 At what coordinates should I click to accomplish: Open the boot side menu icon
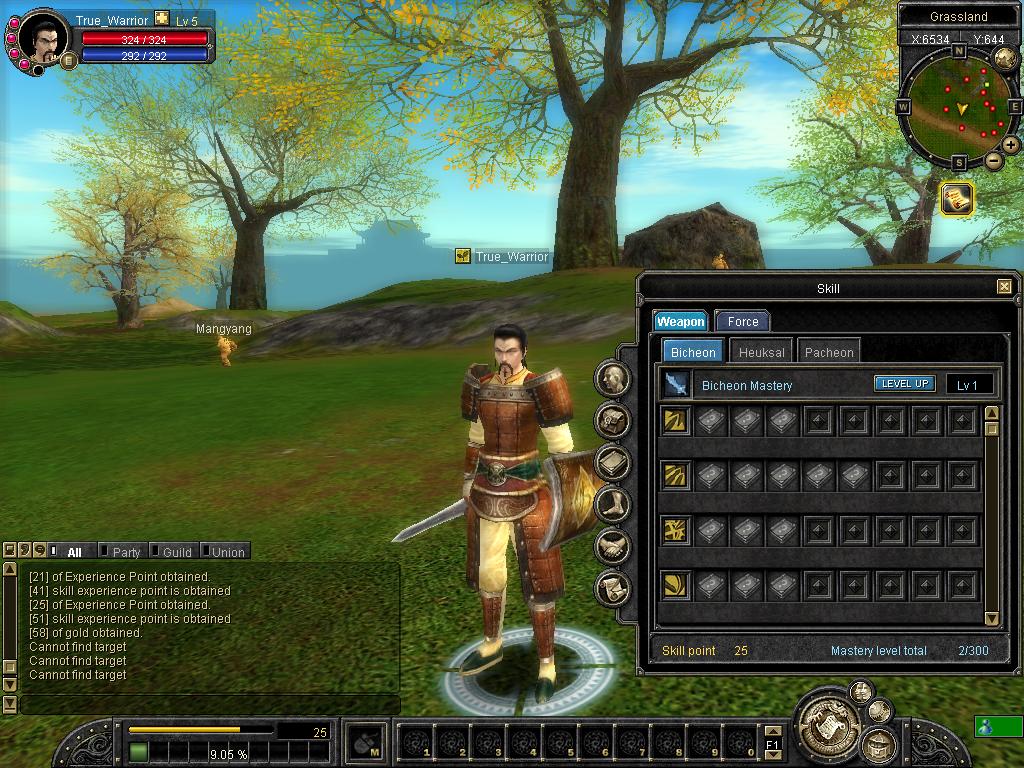[x=612, y=504]
